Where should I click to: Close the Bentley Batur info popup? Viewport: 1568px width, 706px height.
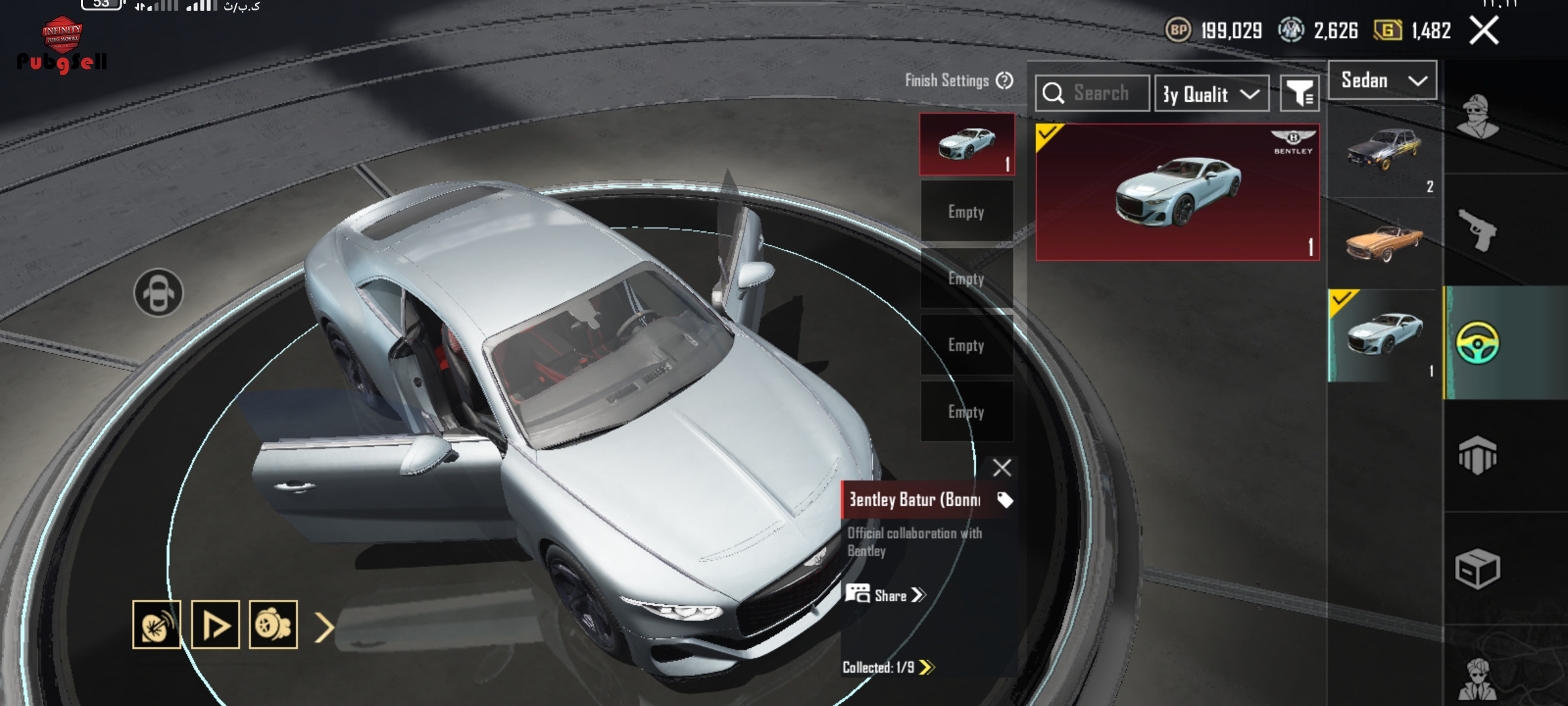[1002, 467]
